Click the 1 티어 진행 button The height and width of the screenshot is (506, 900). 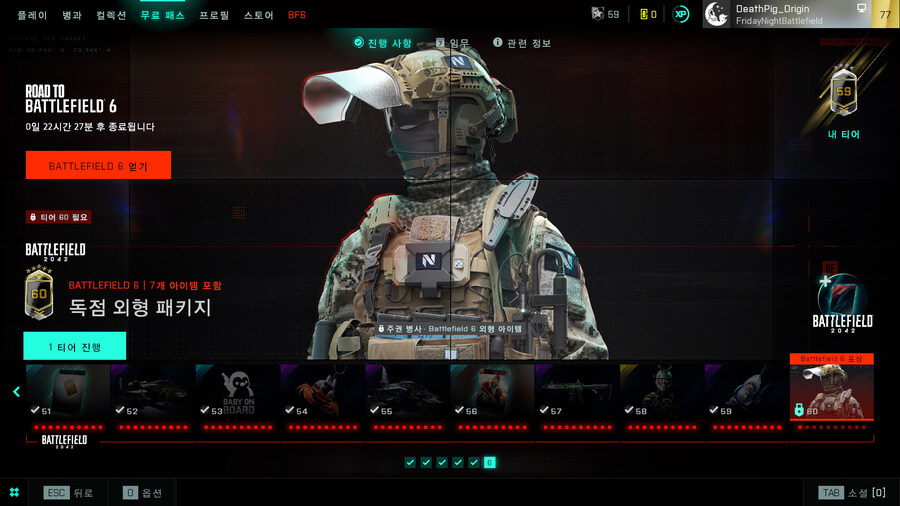click(x=75, y=346)
